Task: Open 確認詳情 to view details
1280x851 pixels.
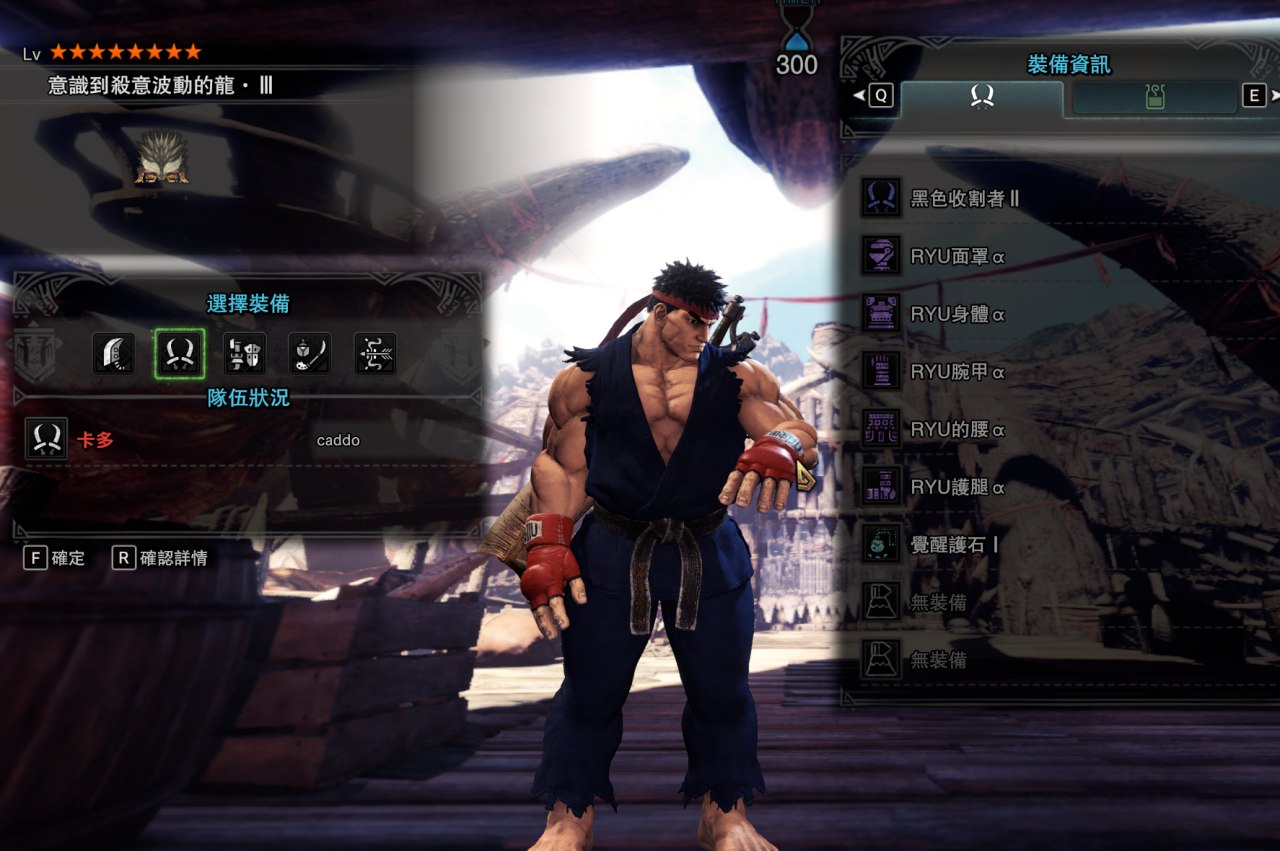Action: (161, 558)
